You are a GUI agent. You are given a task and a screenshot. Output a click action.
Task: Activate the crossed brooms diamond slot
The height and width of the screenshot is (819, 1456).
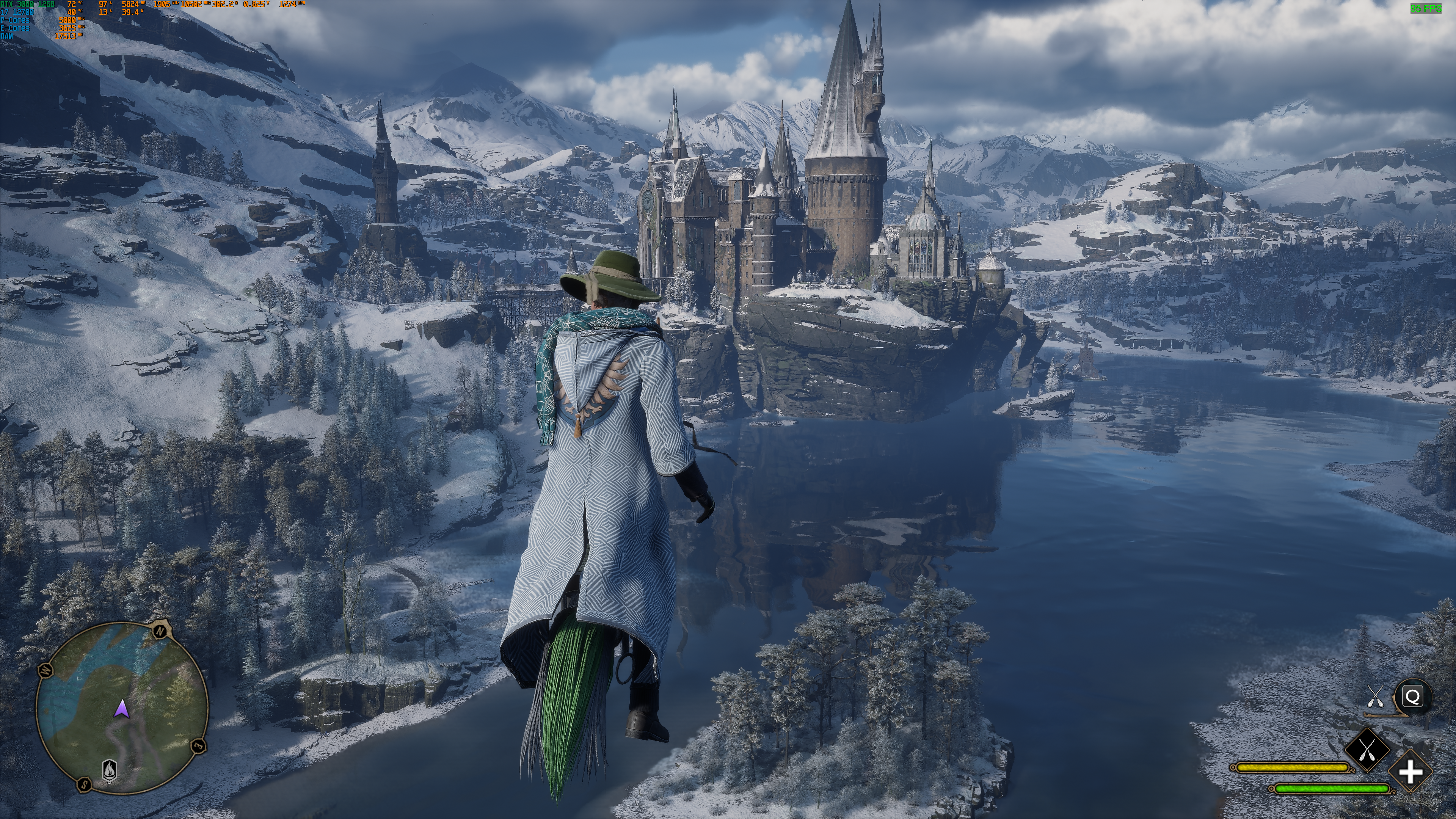[1367, 750]
